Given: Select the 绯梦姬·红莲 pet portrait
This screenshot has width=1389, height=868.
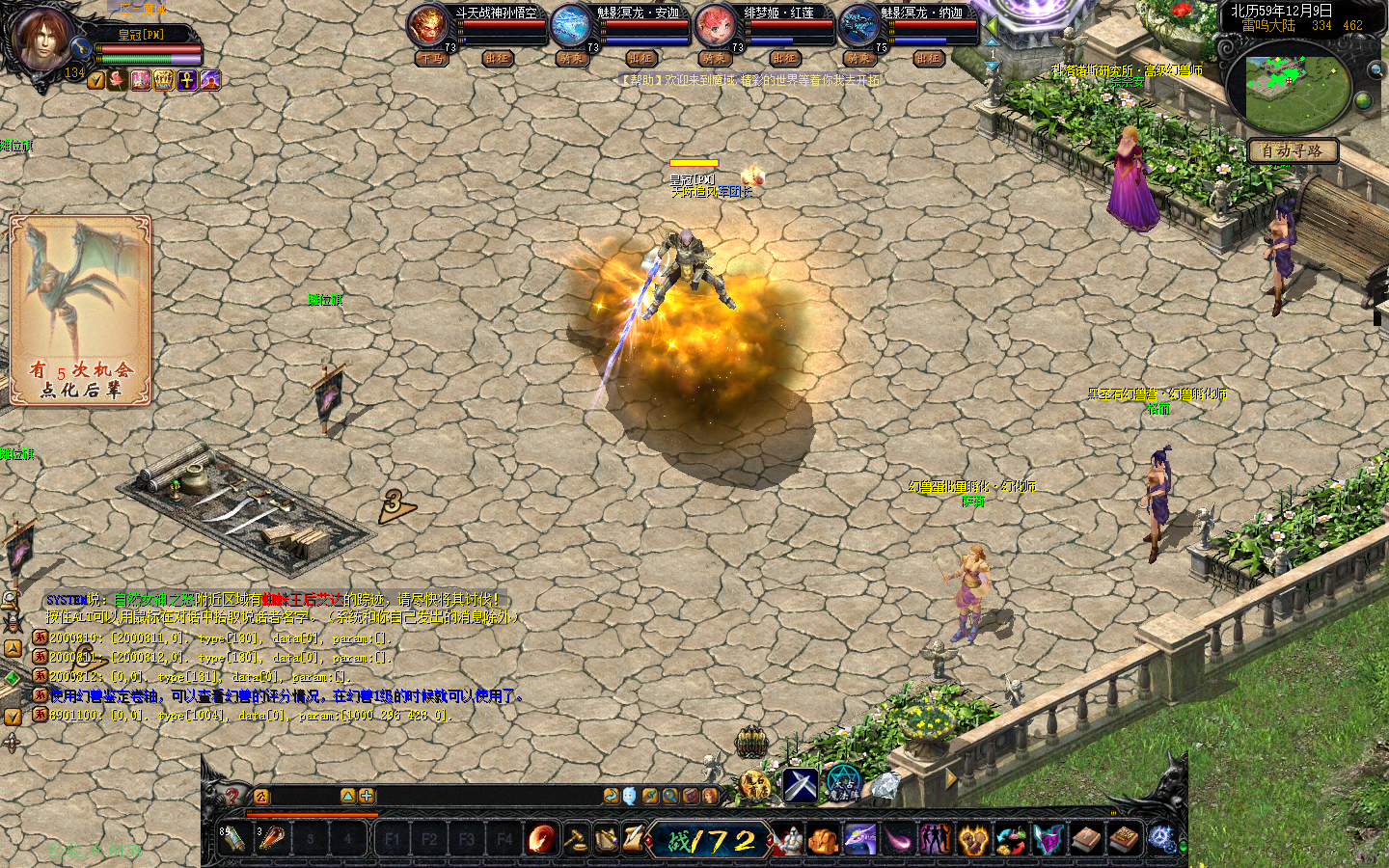Looking at the screenshot, I should 715,26.
